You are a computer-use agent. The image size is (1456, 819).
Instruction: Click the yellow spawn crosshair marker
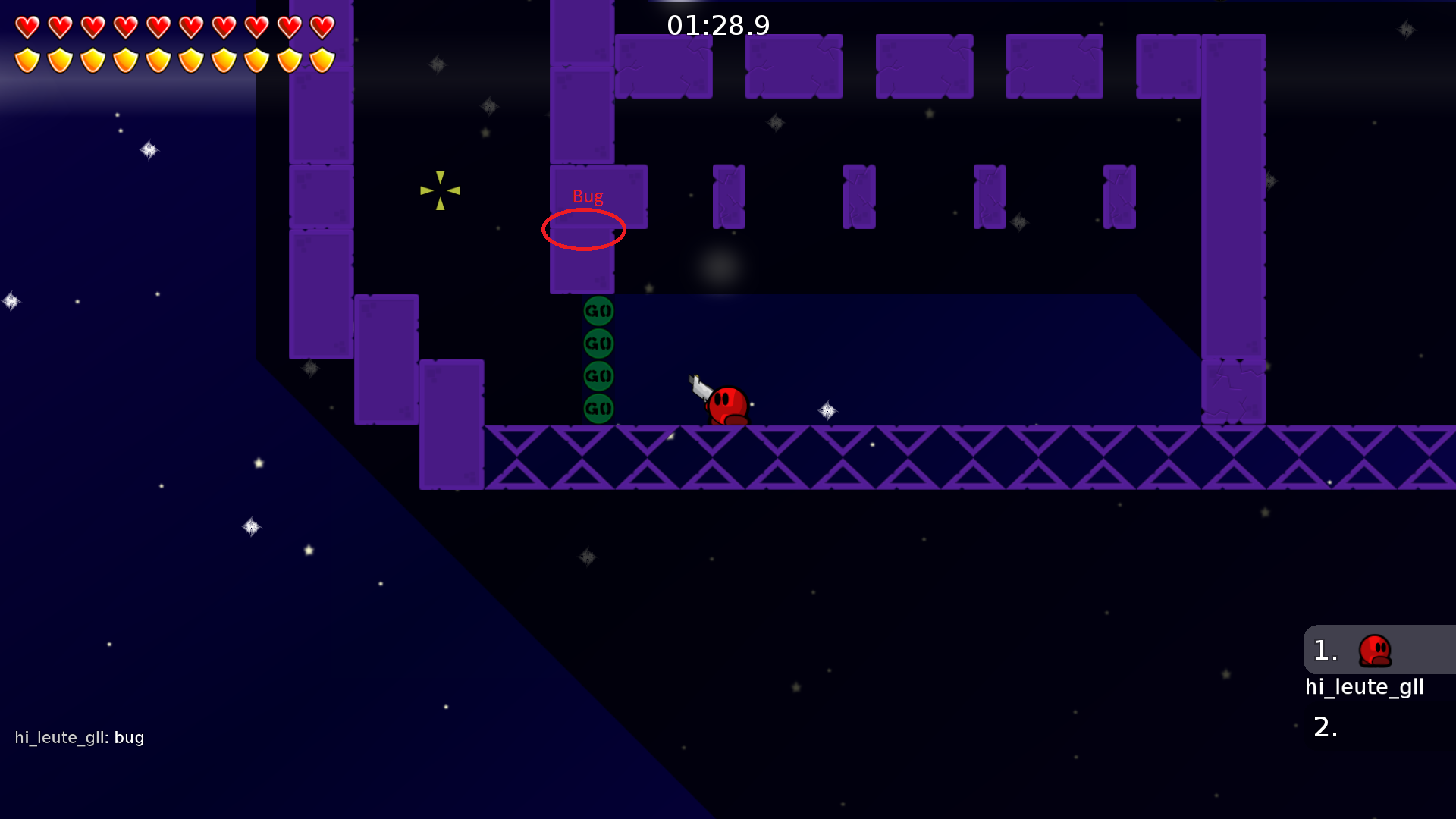[440, 190]
